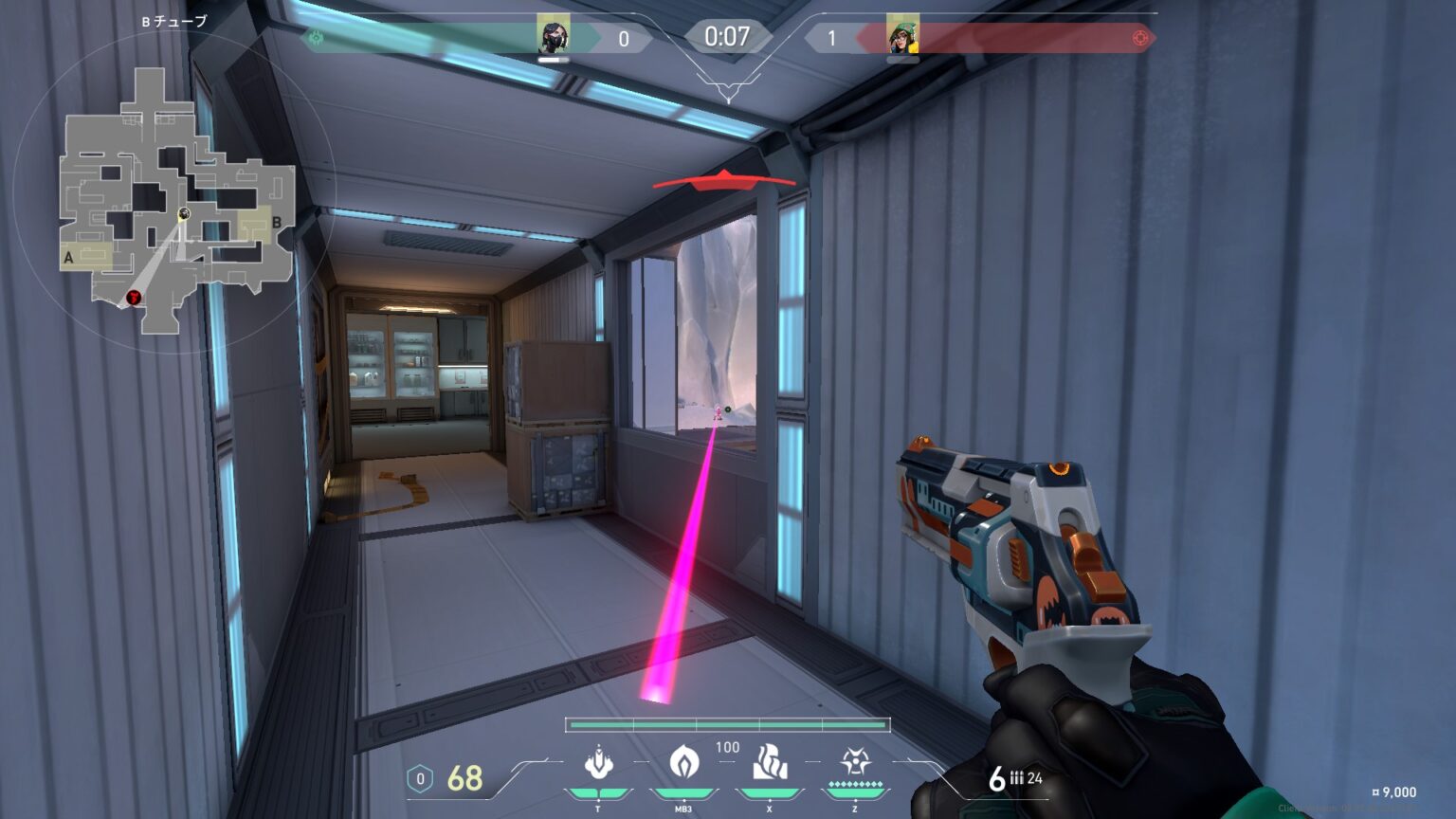Viewport: 1456px width, 819px height.
Task: Click the red enemy marker on the minimap
Action: pyautogui.click(x=134, y=298)
